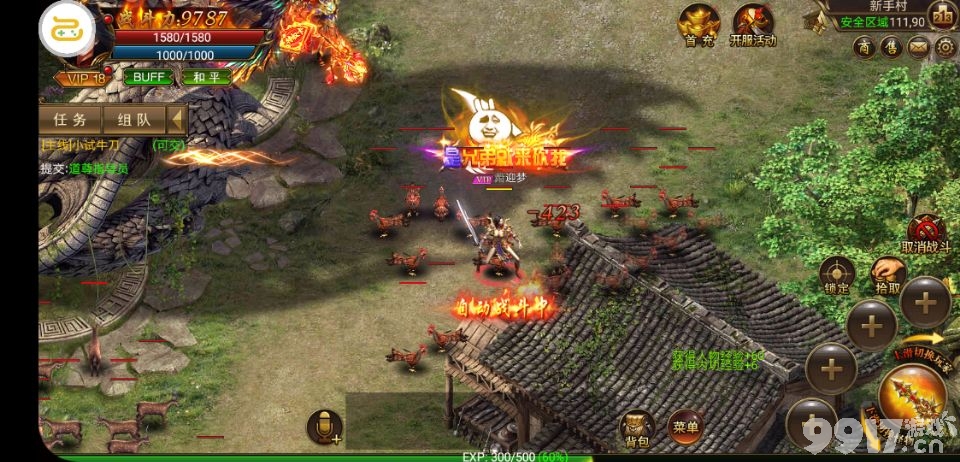Switch to the 组队 team tab

(134, 119)
